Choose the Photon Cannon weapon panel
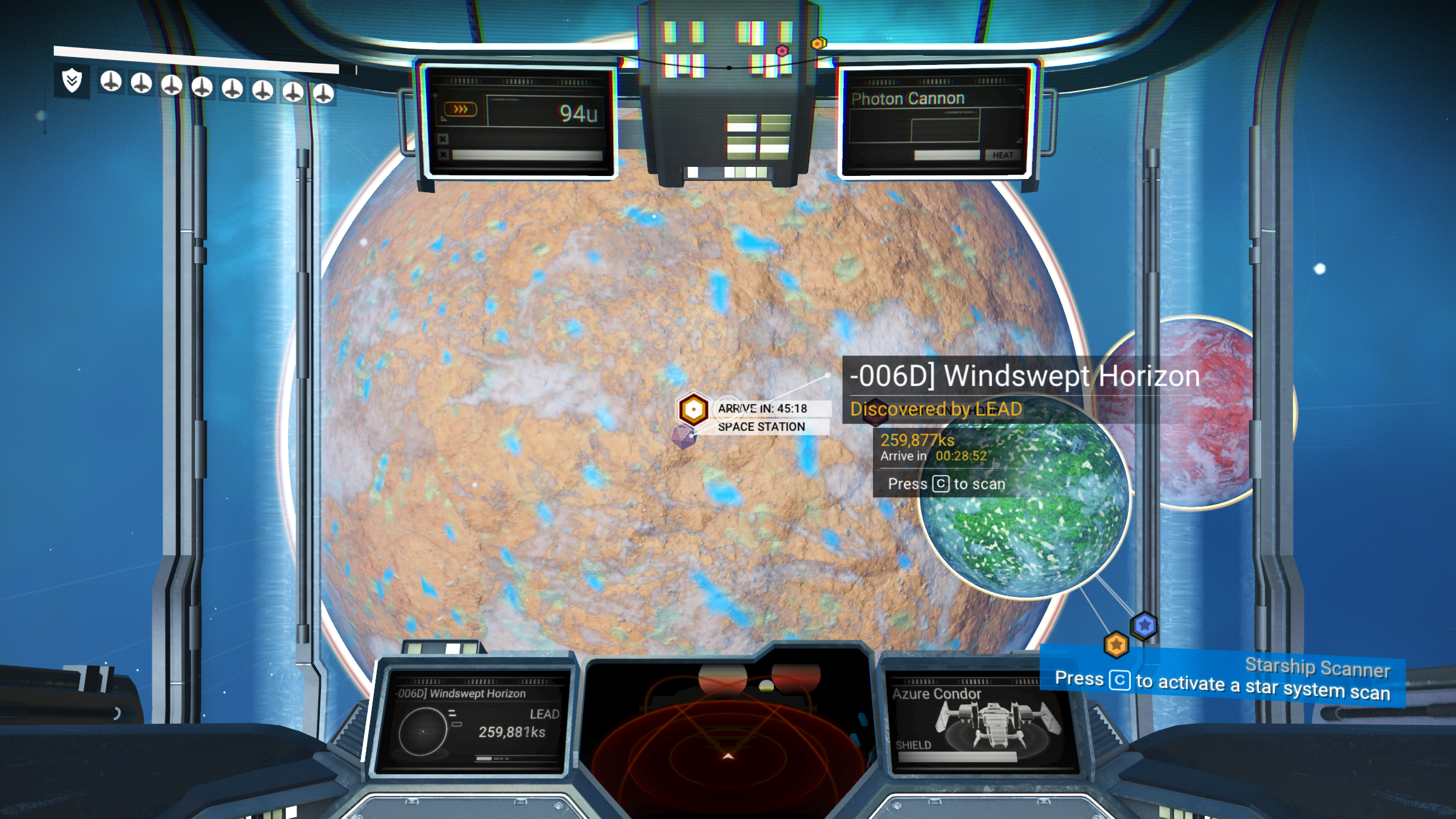The height and width of the screenshot is (819, 1456). [x=935, y=121]
